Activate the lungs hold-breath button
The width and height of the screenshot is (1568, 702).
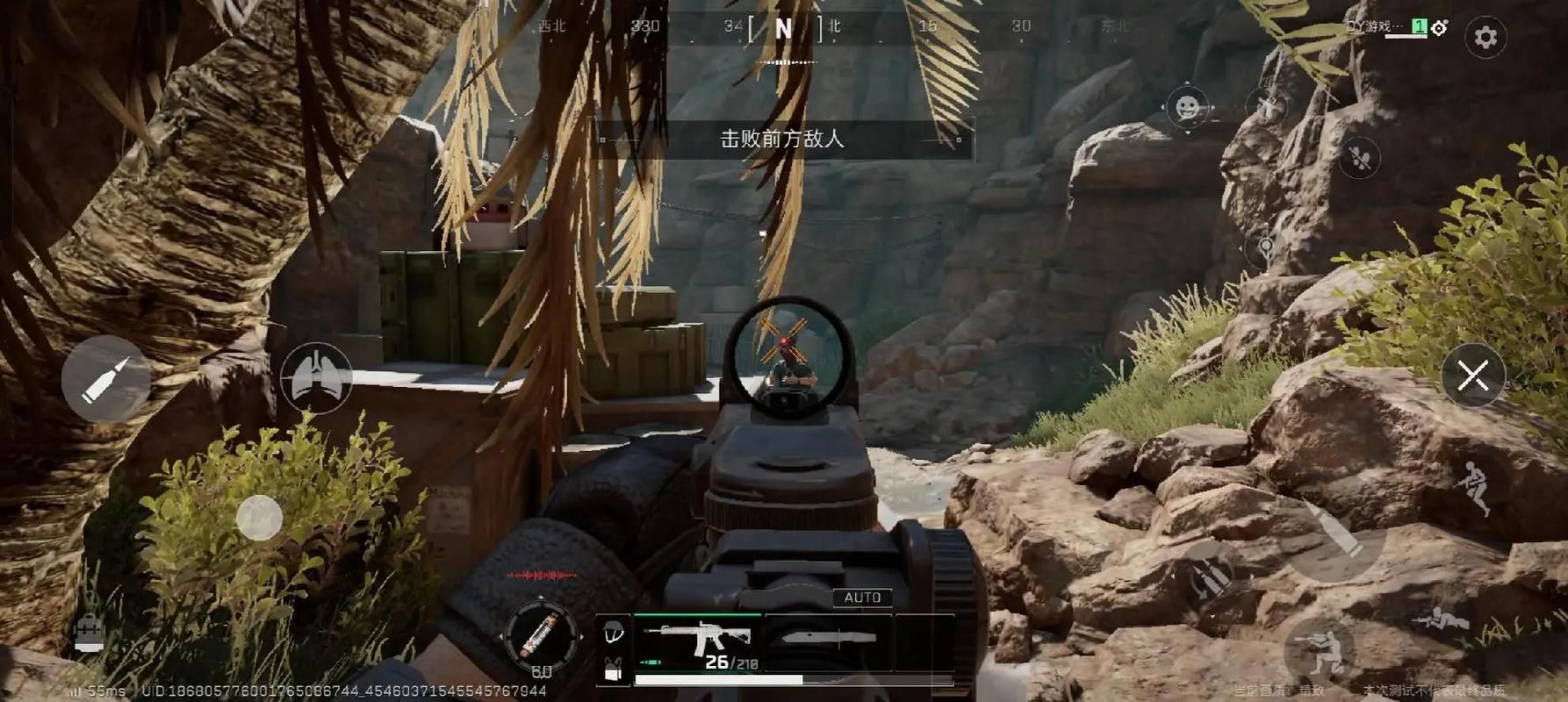tap(316, 377)
